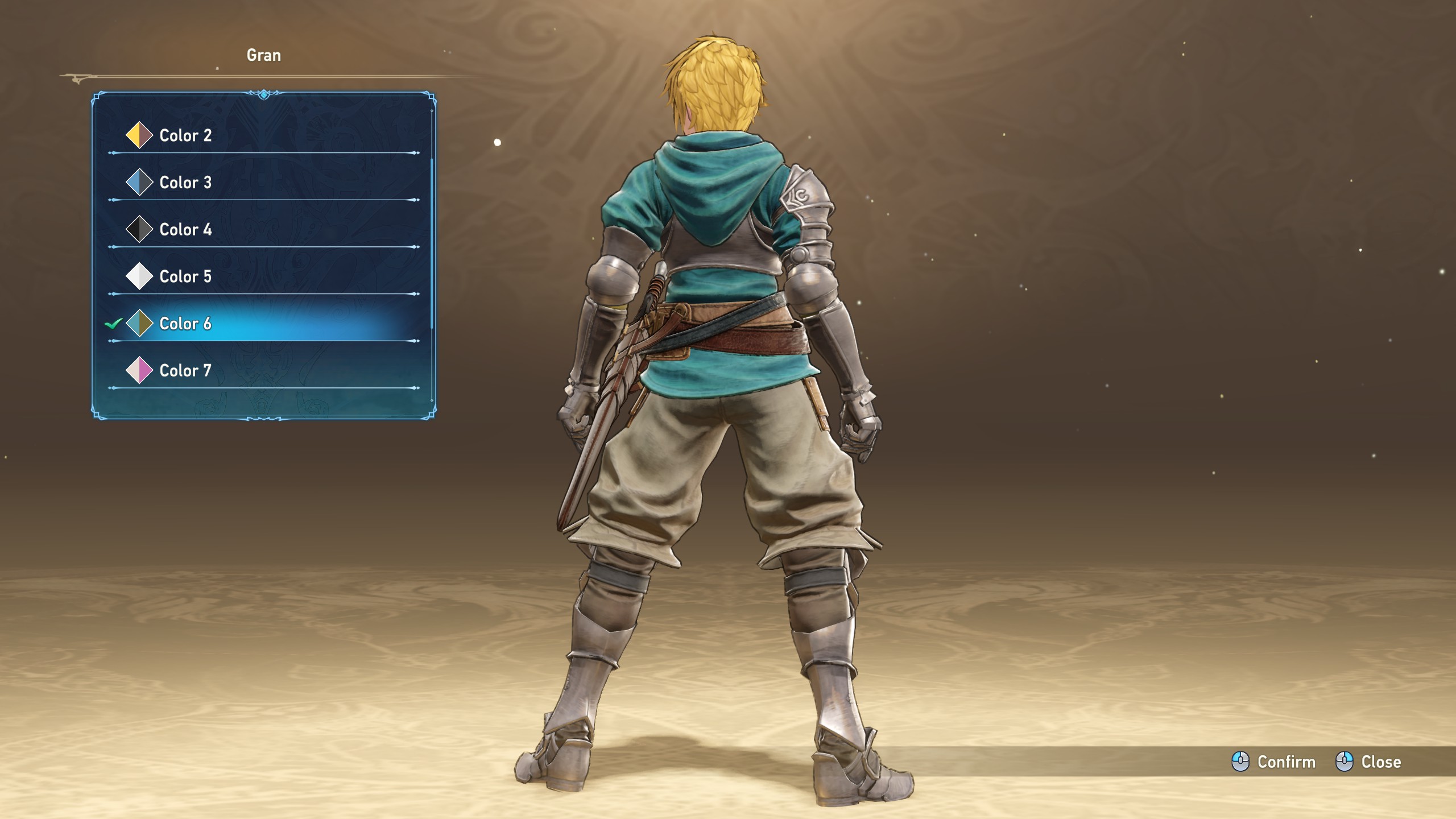Select the highlighted Color 6 entry
The height and width of the screenshot is (819, 1456).
[x=185, y=324]
